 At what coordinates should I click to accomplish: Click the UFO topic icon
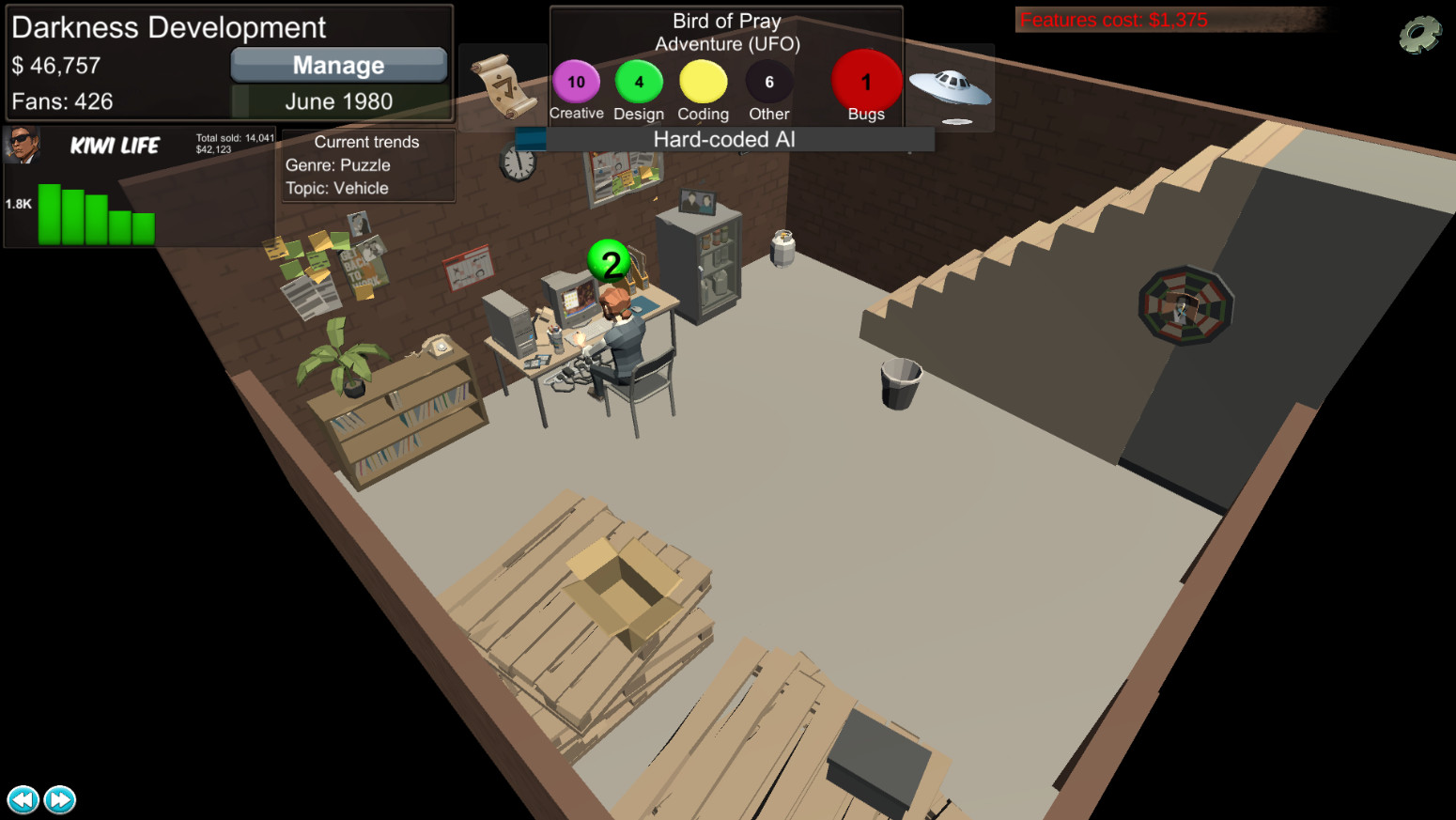click(x=952, y=85)
